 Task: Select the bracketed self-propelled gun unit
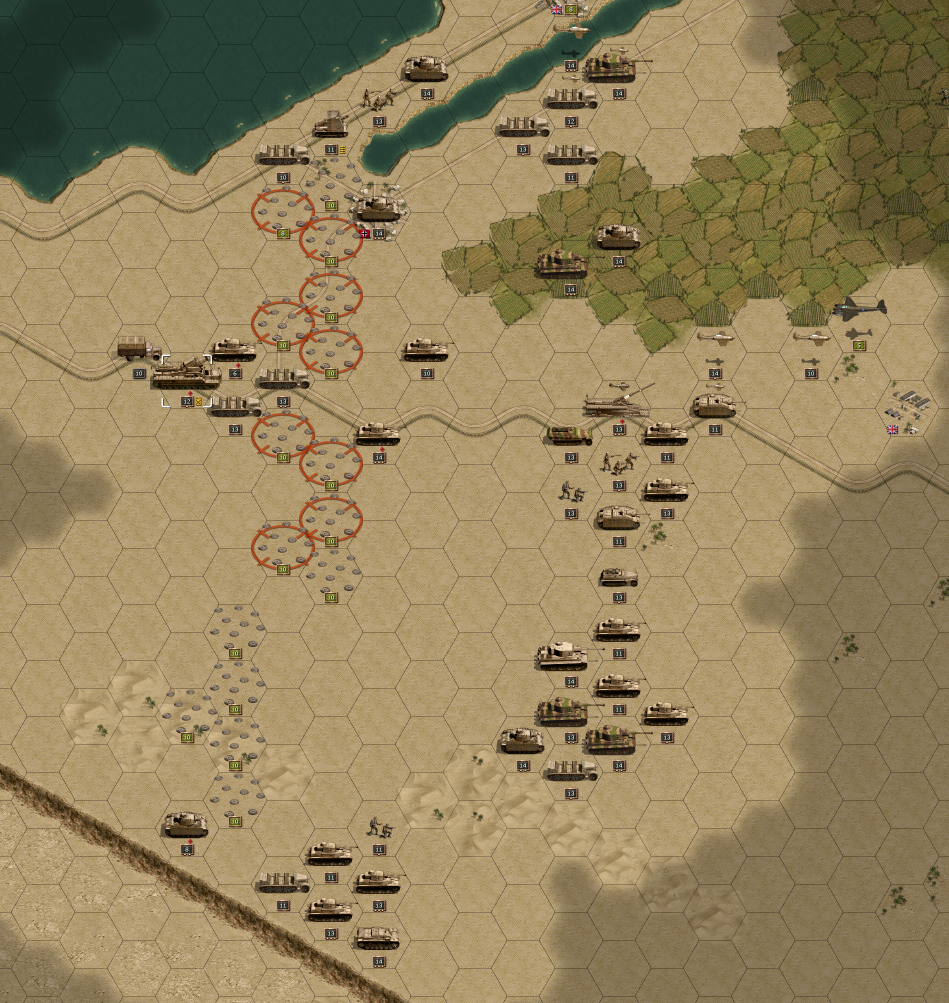186,375
